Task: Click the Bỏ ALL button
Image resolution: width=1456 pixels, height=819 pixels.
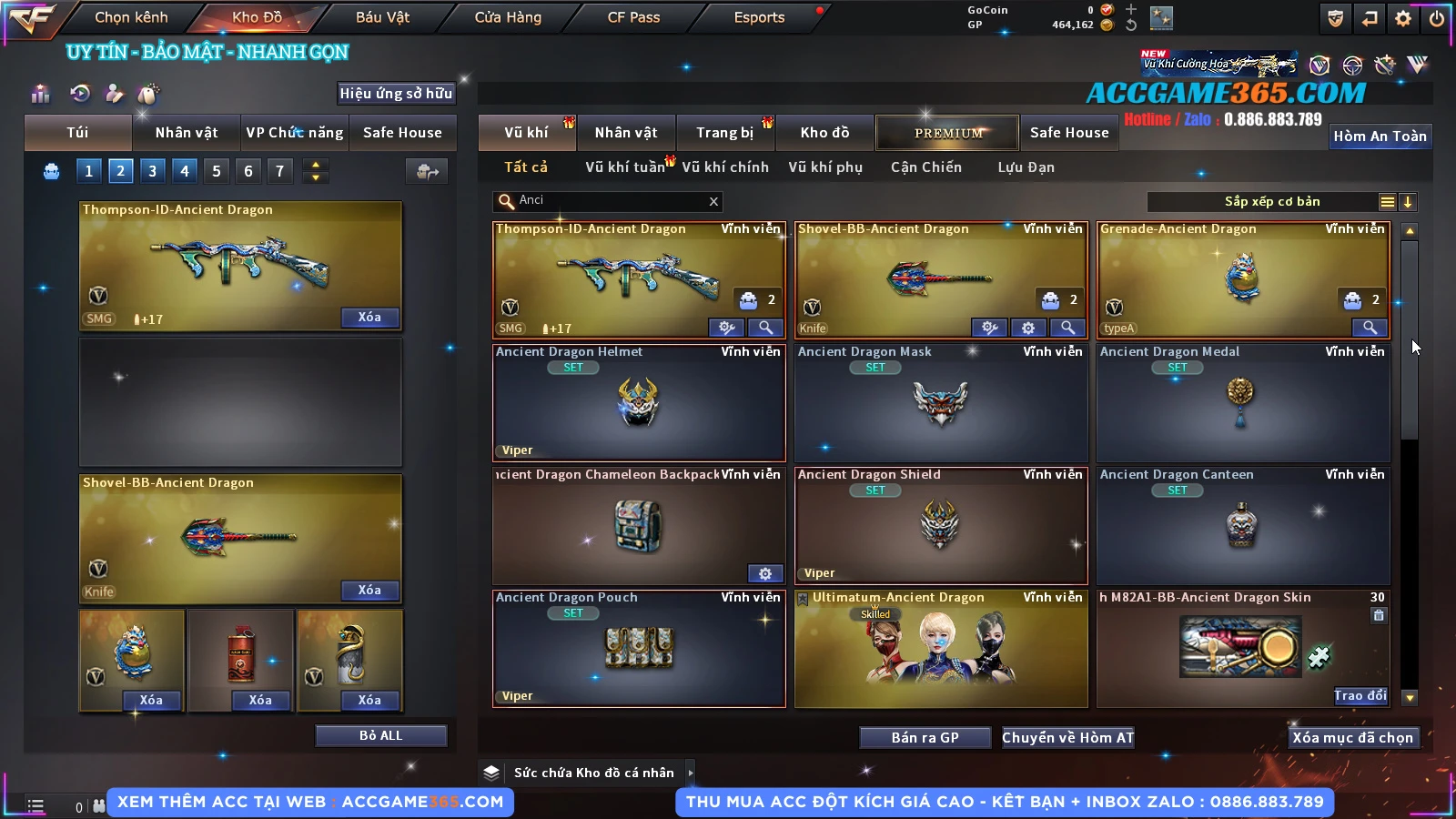Action: tap(380, 735)
